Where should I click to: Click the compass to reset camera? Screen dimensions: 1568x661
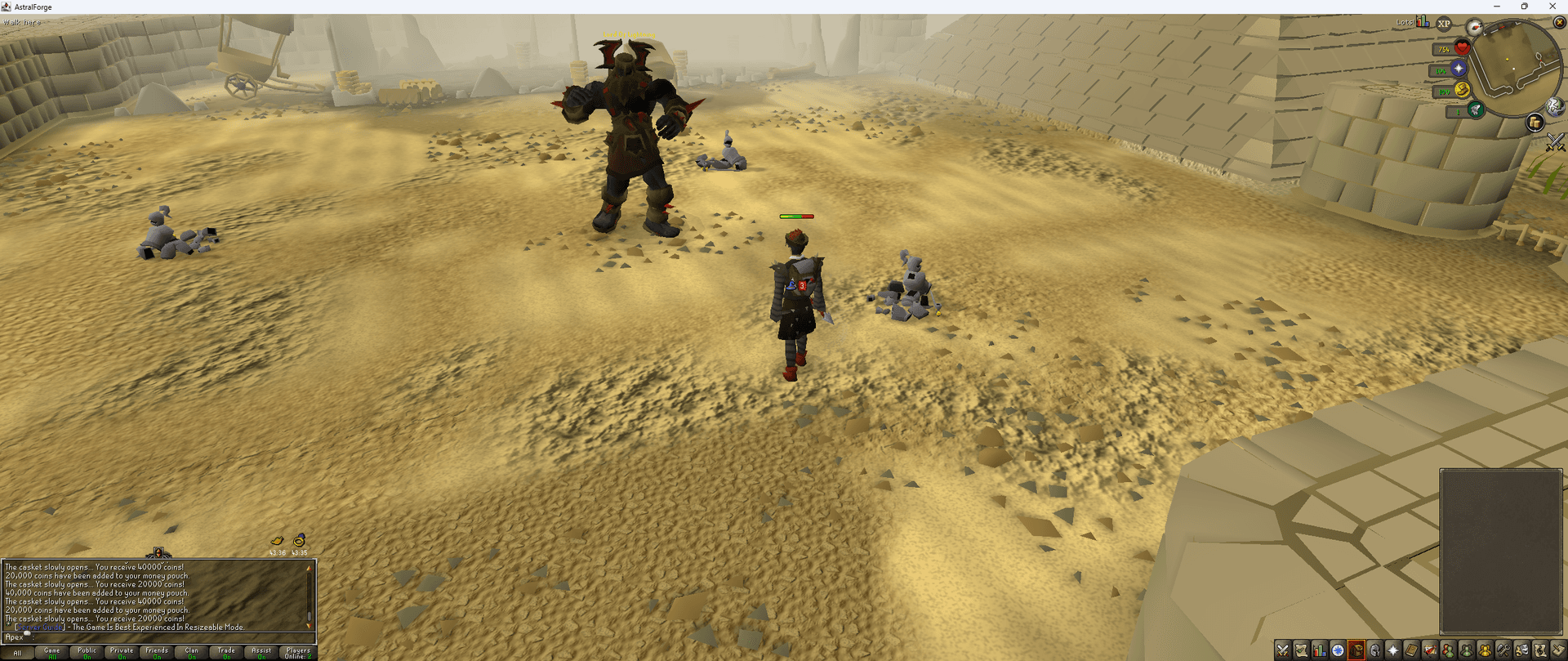pos(1473,28)
